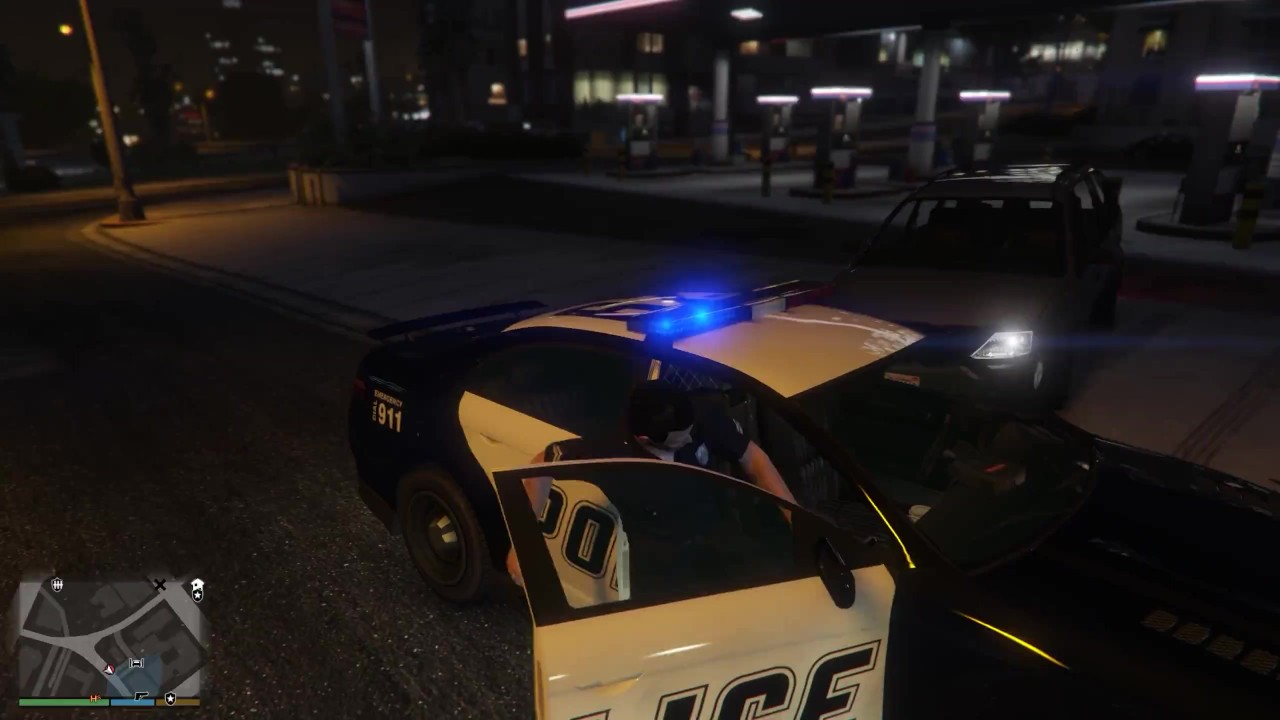Select the vehicle blip beside player arrow
The image size is (1280, 720).
click(x=136, y=663)
